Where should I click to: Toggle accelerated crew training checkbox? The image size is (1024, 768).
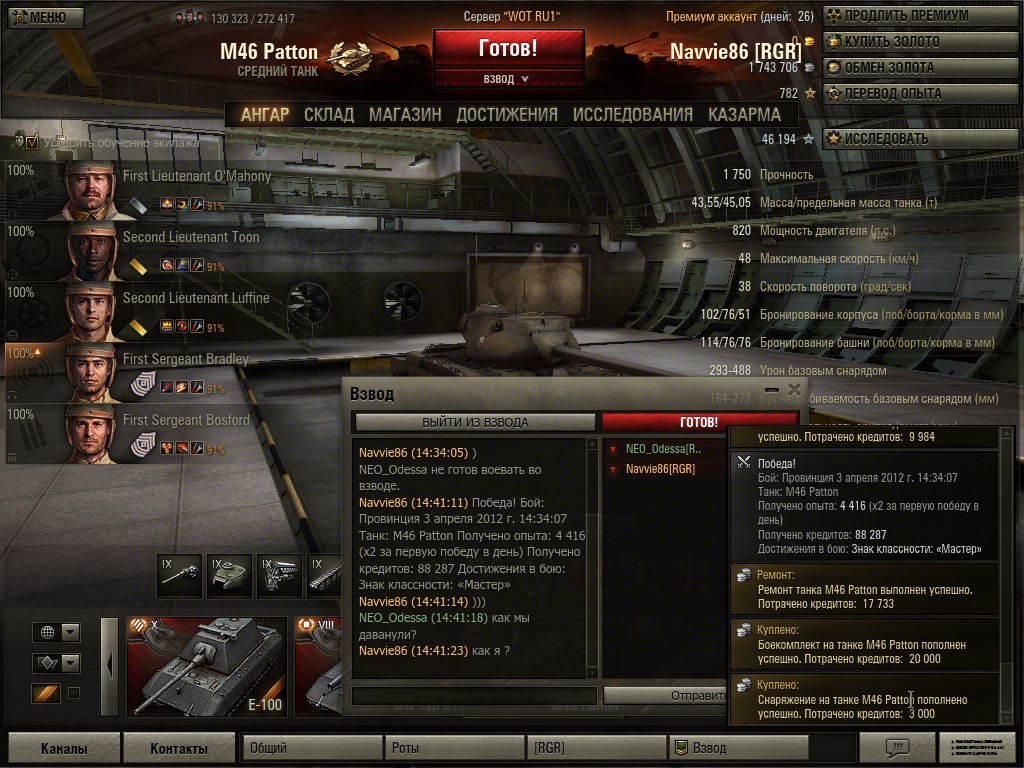coord(32,142)
